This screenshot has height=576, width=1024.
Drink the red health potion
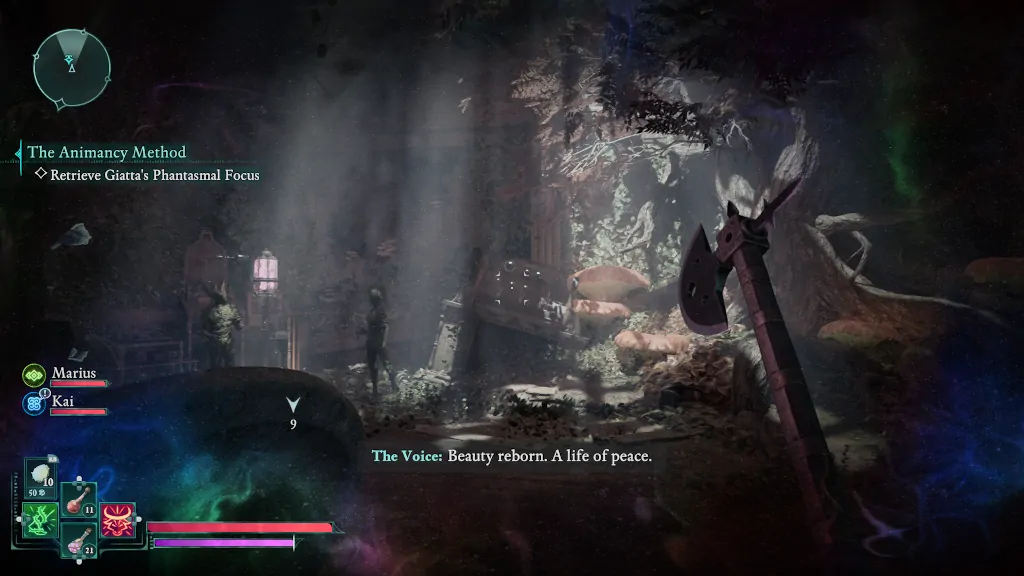click(77, 499)
